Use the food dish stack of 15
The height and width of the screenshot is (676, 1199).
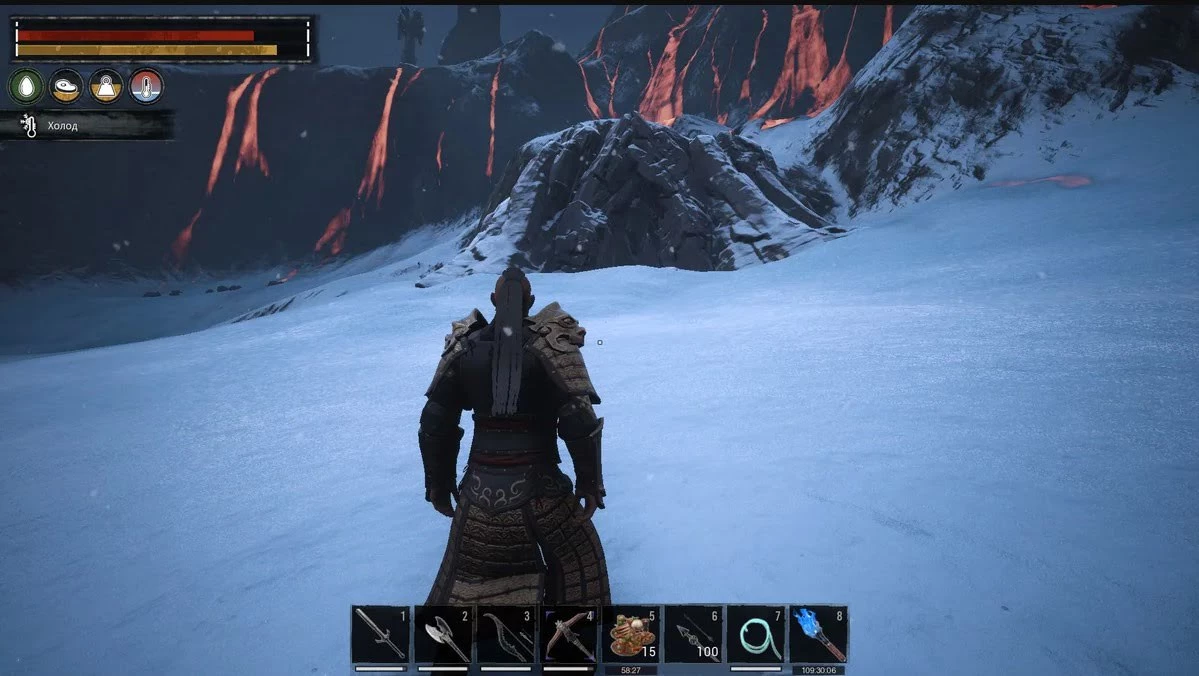click(630, 634)
